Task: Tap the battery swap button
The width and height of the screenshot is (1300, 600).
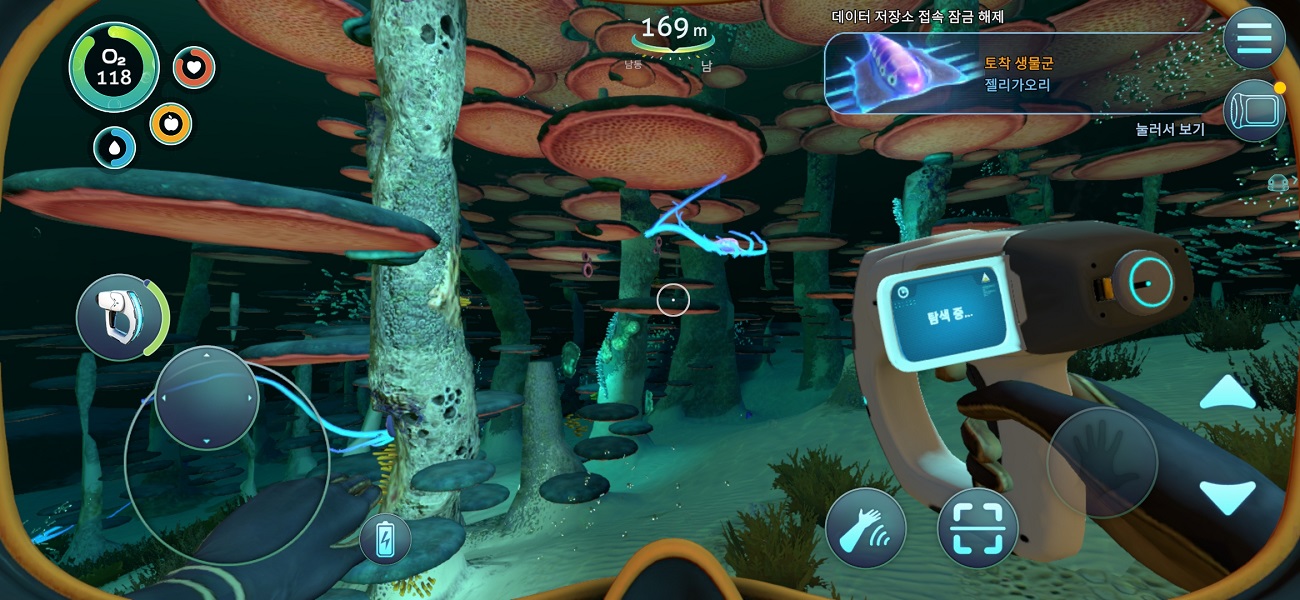Action: (x=385, y=540)
